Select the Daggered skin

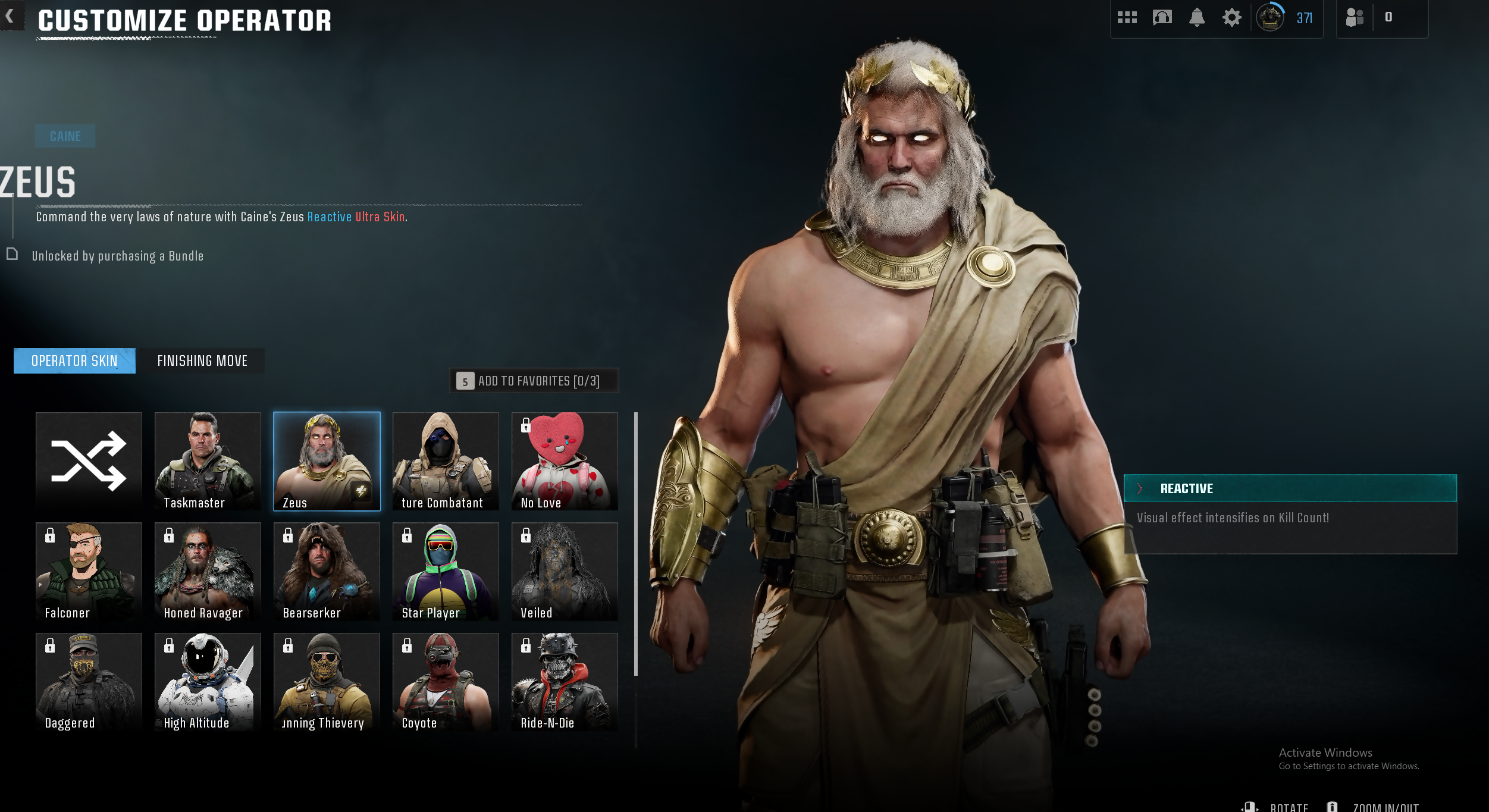click(89, 682)
